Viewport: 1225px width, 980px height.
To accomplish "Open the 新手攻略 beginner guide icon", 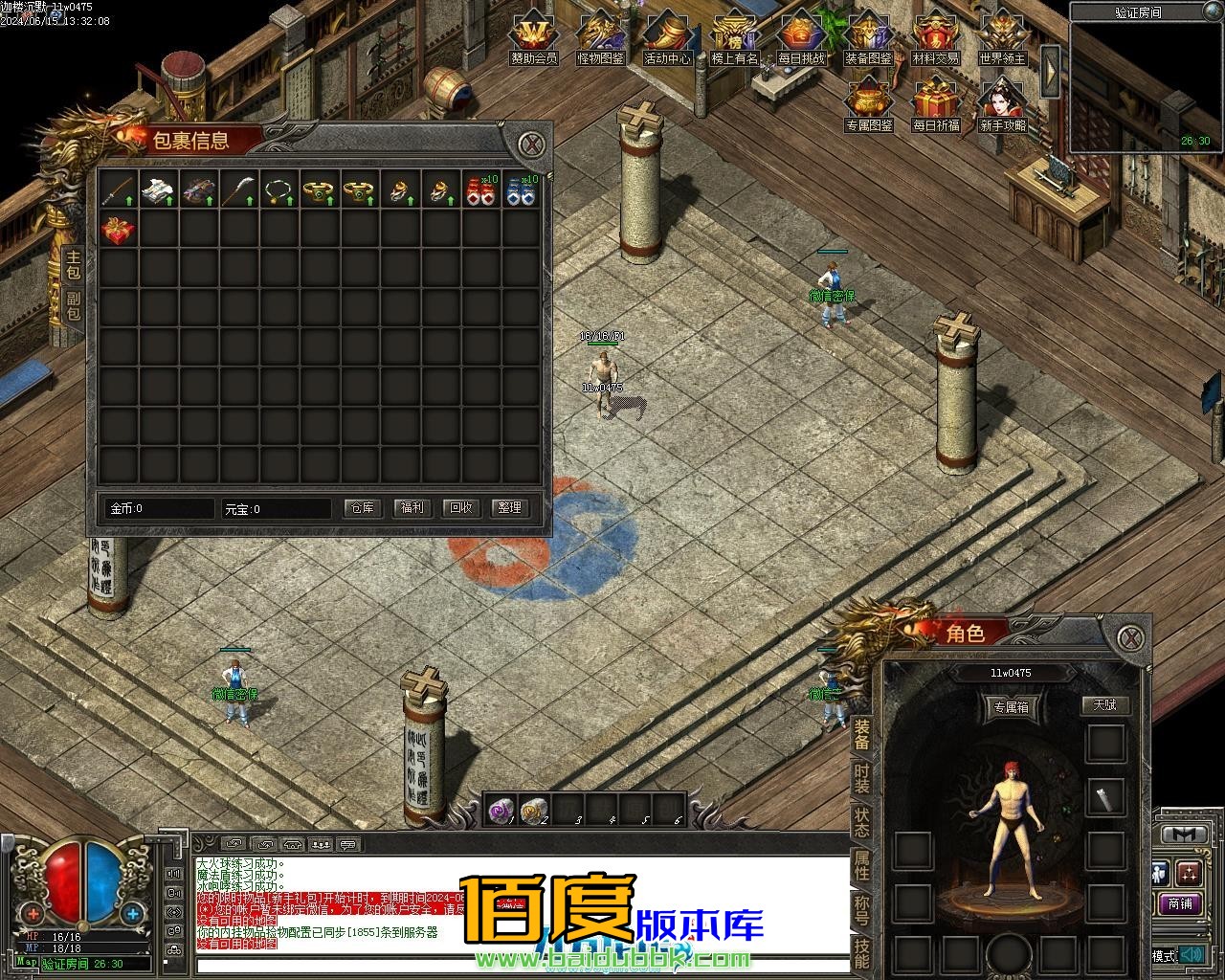I will tap(1002, 105).
